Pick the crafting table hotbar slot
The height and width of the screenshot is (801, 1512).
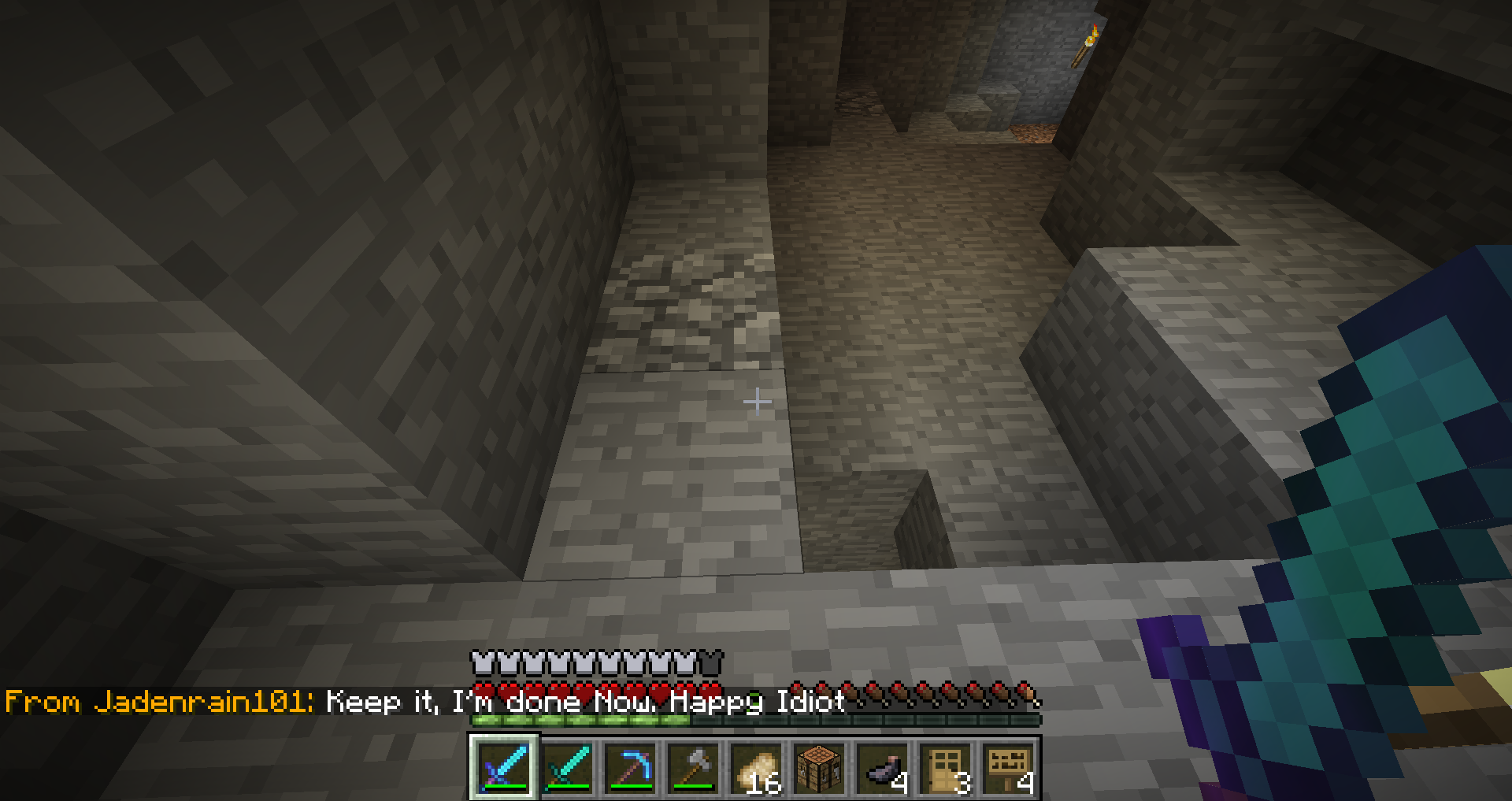click(819, 767)
